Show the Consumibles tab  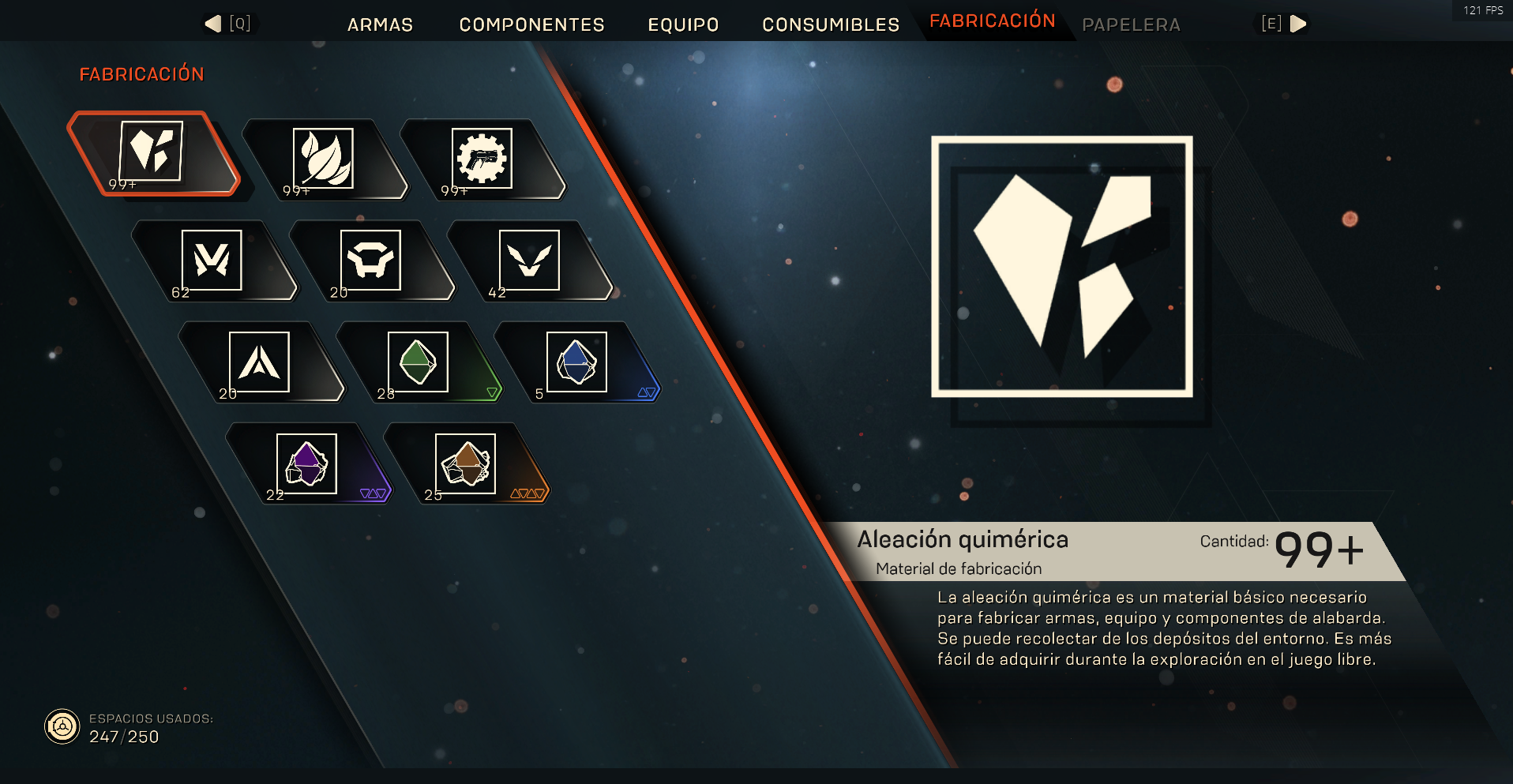831,24
